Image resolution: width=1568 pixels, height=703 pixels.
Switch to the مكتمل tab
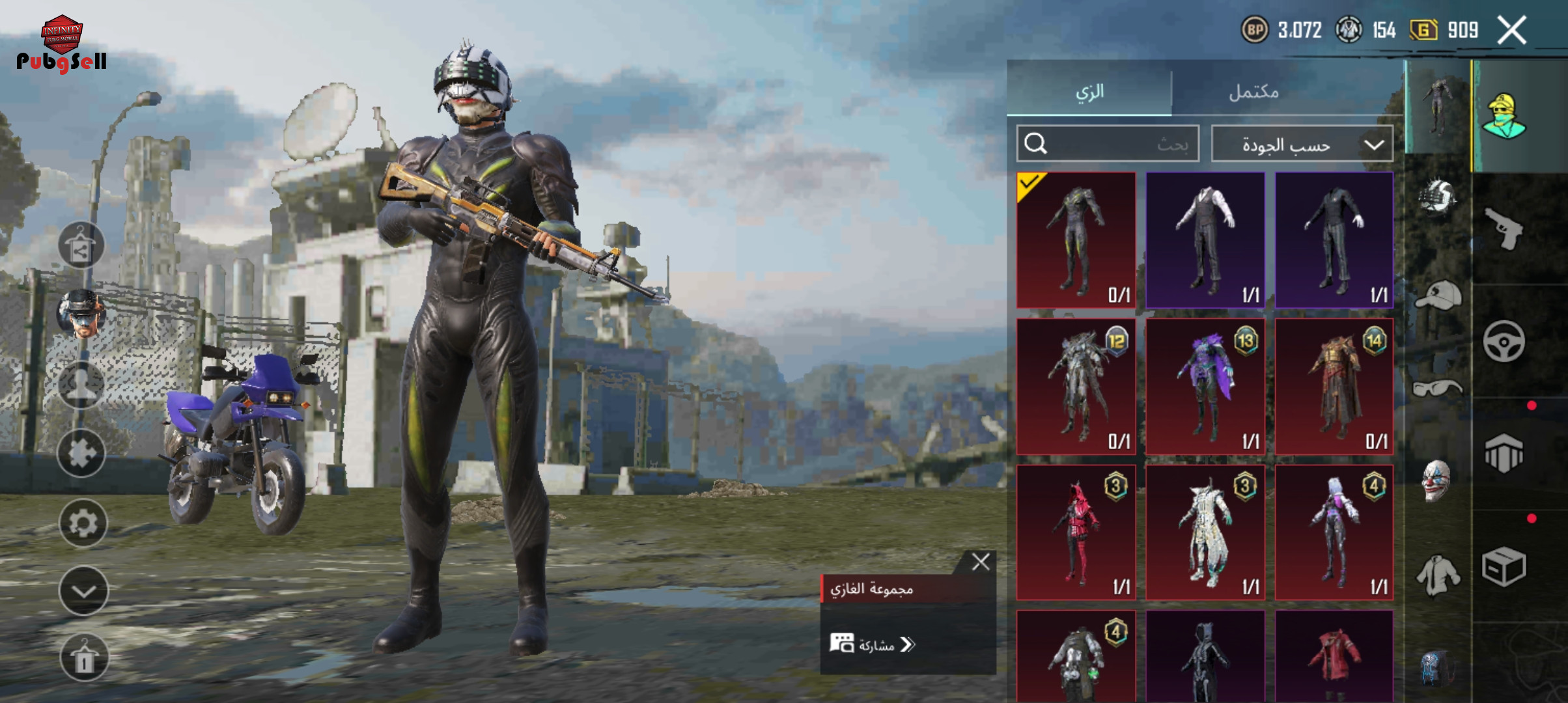pos(1254,91)
